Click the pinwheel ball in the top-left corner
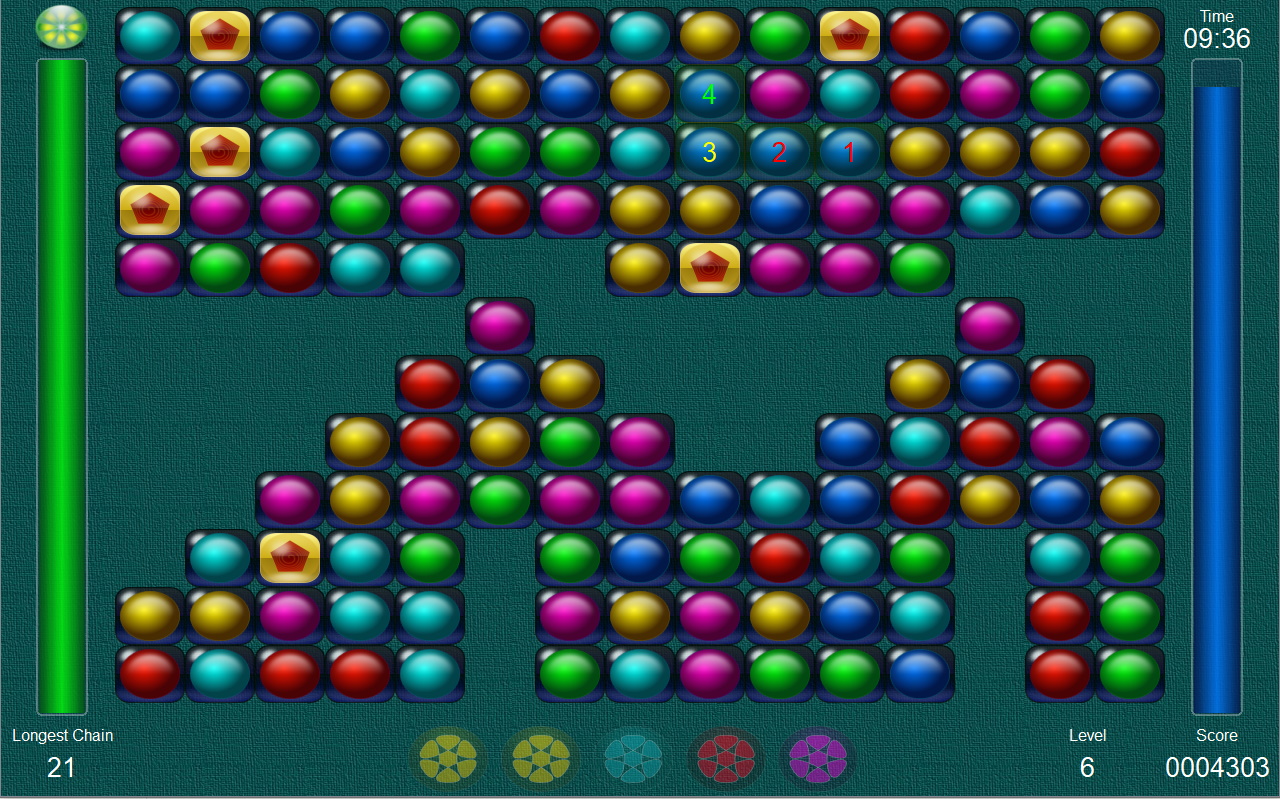 (x=61, y=27)
